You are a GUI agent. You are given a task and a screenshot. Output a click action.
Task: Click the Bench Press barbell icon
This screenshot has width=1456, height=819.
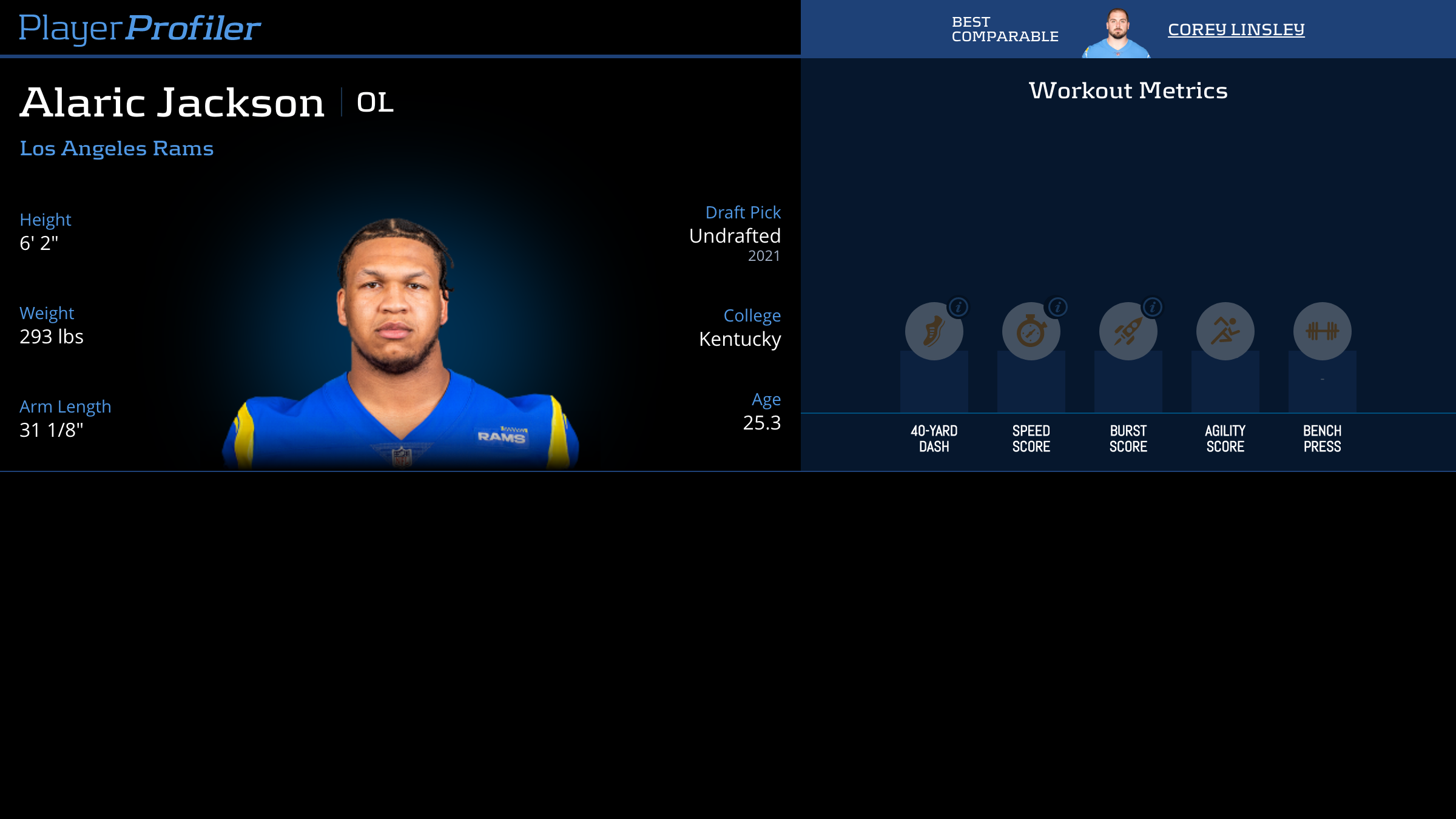(x=1322, y=331)
